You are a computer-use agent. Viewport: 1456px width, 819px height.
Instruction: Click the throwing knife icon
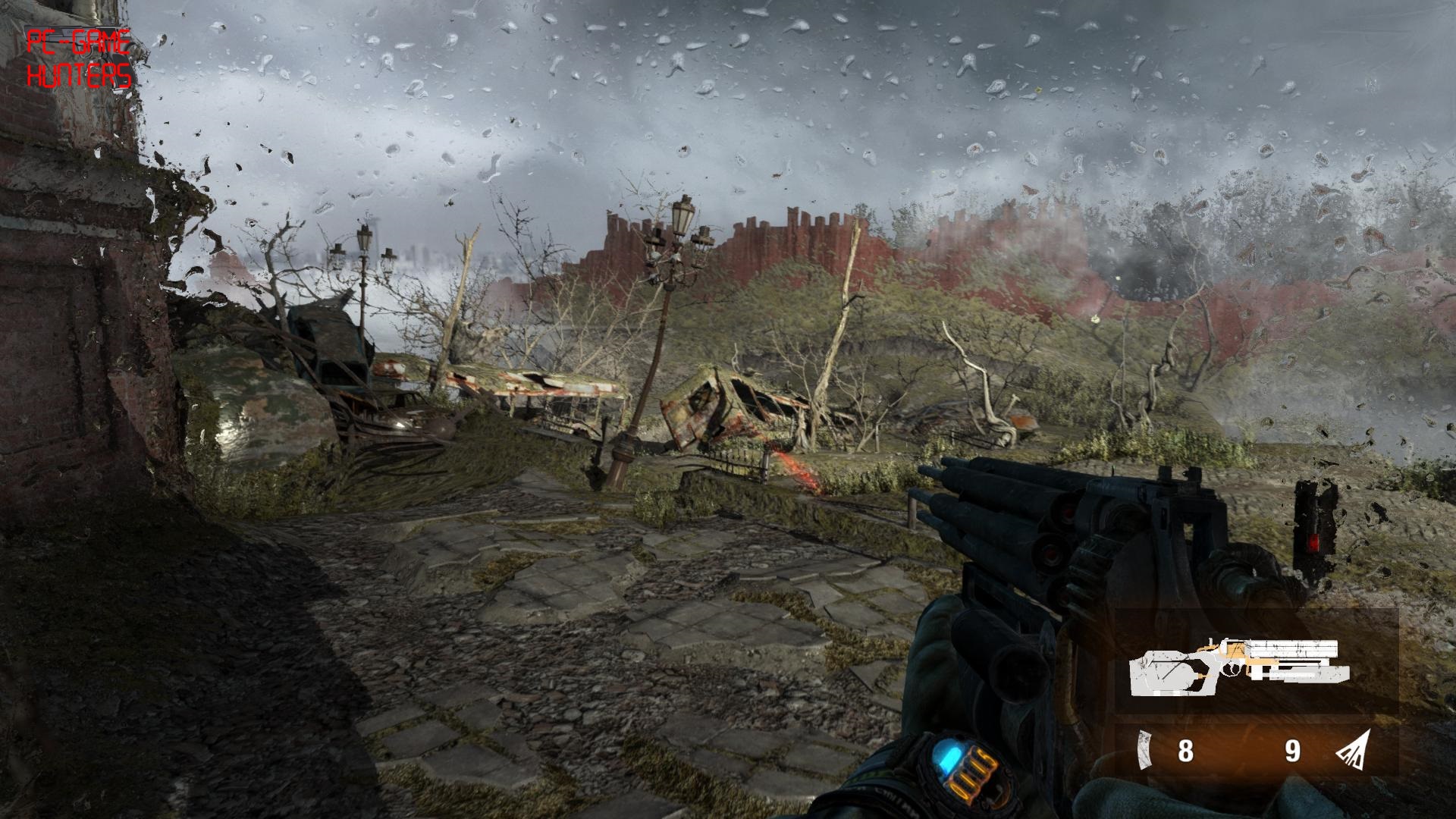point(1354,750)
